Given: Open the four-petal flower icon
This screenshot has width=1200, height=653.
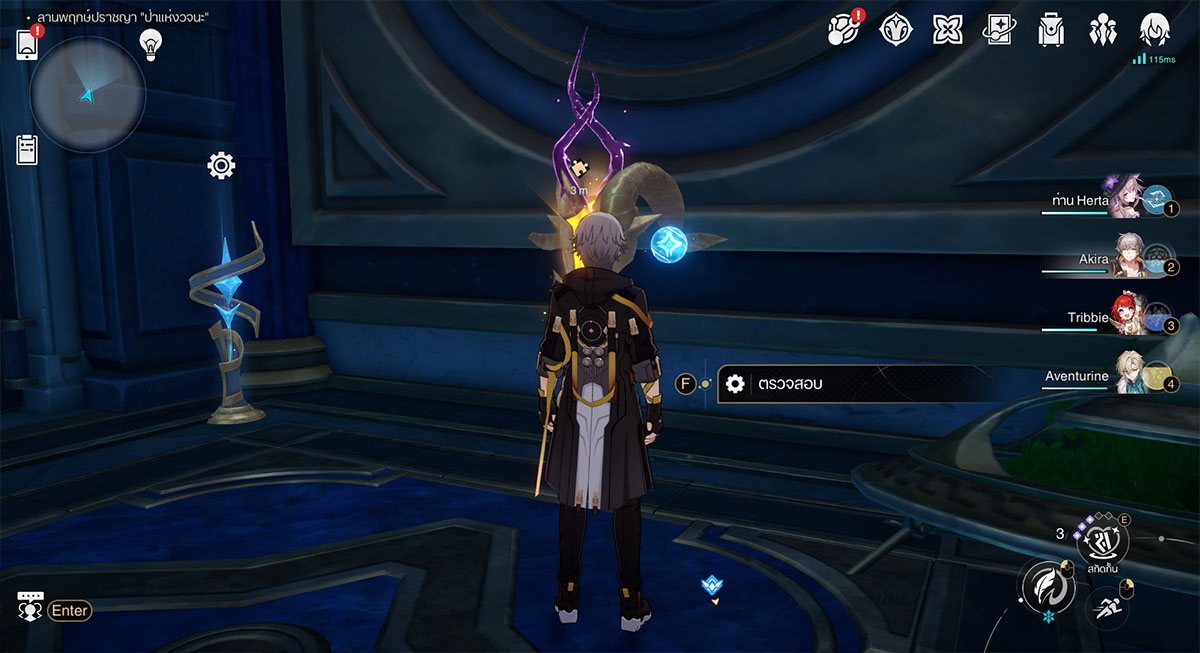Looking at the screenshot, I should 947,29.
